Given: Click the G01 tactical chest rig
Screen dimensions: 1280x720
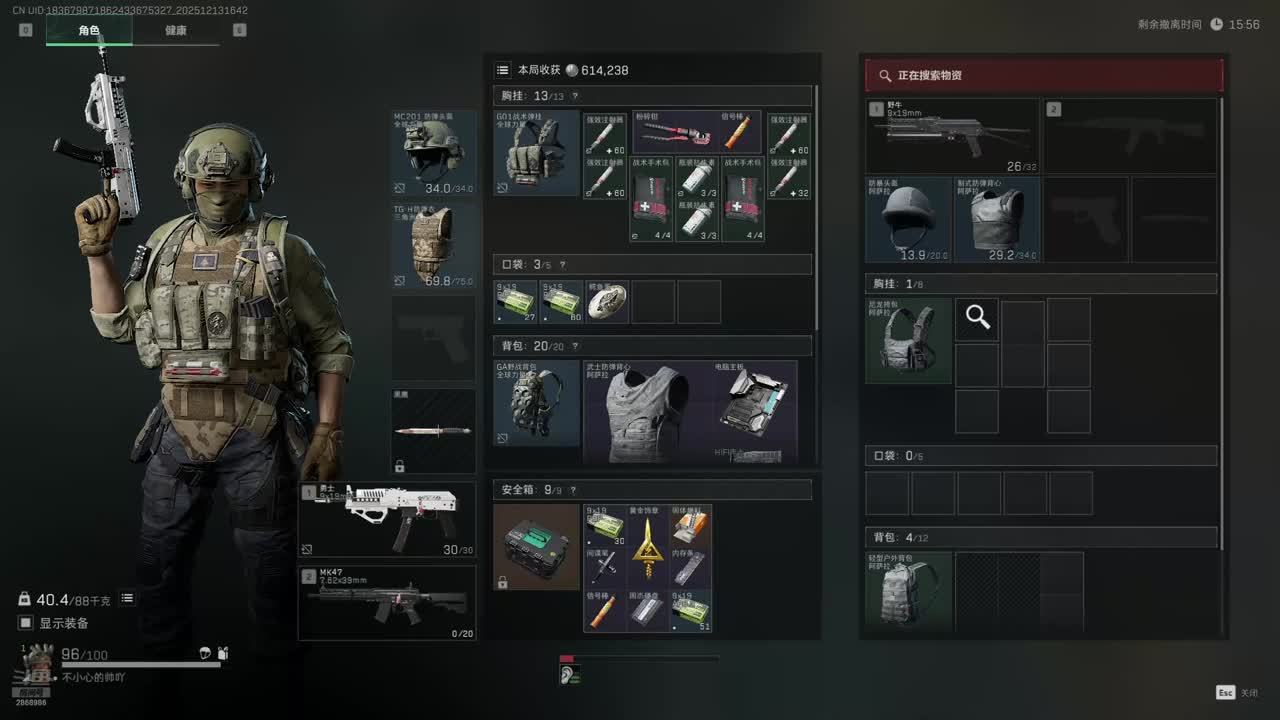Looking at the screenshot, I should 536,153.
